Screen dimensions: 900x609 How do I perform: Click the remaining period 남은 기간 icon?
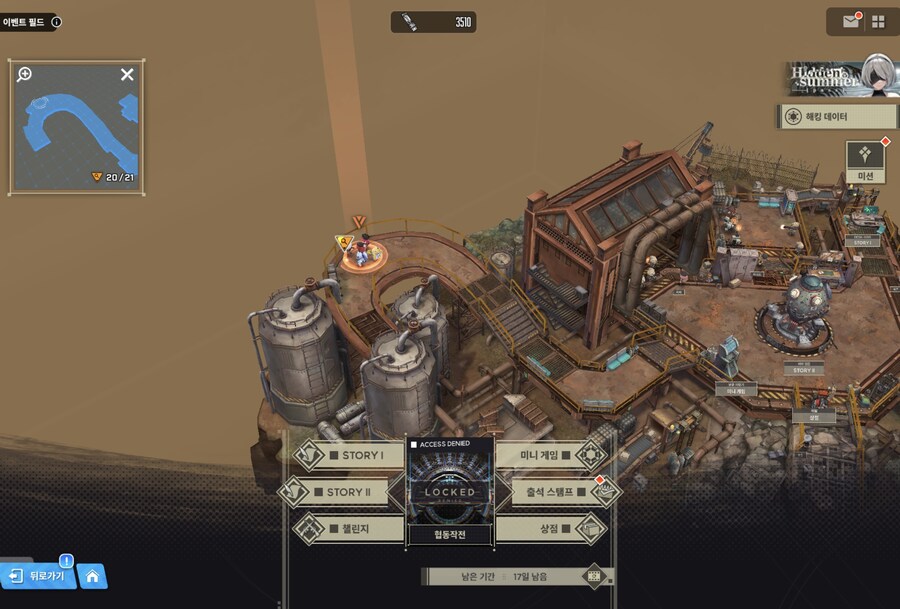point(594,576)
